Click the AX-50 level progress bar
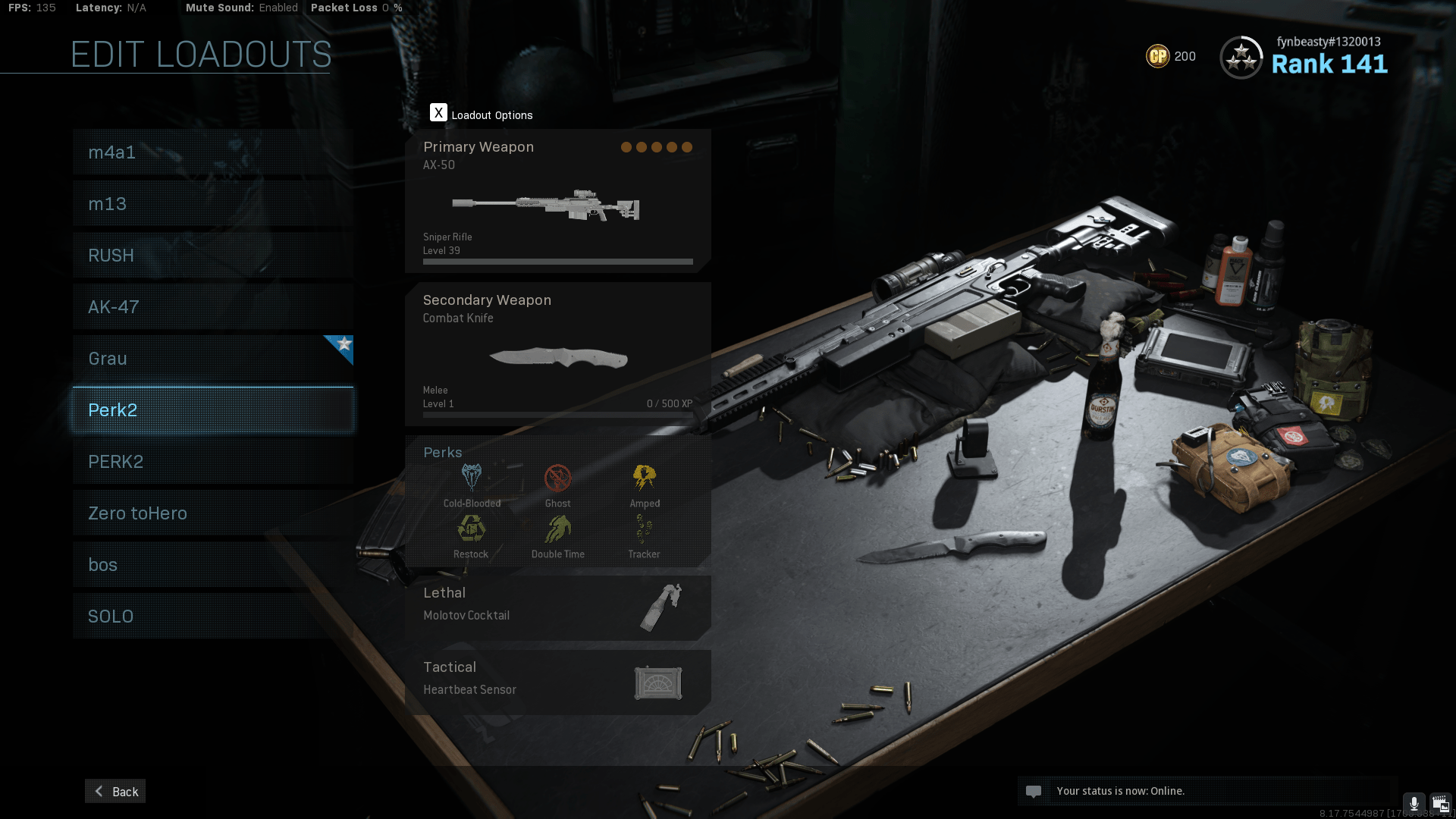 [x=557, y=262]
